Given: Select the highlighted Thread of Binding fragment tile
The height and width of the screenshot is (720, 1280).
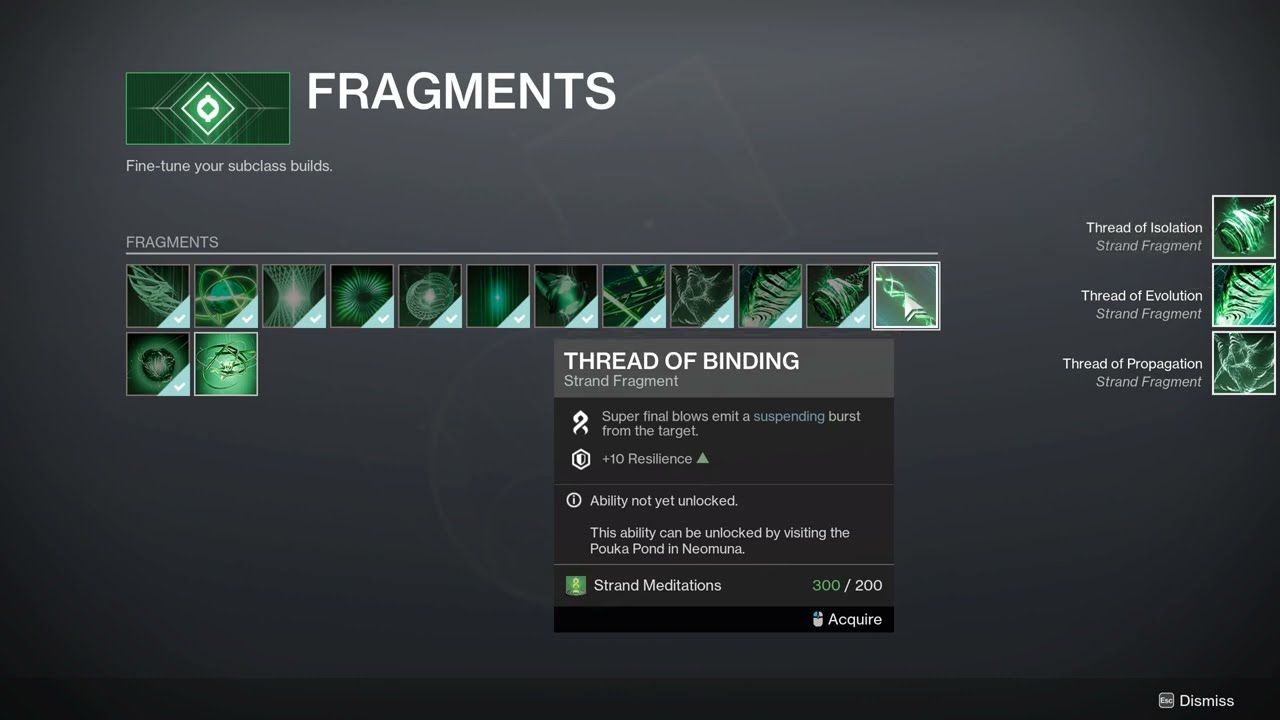Looking at the screenshot, I should click(x=905, y=295).
